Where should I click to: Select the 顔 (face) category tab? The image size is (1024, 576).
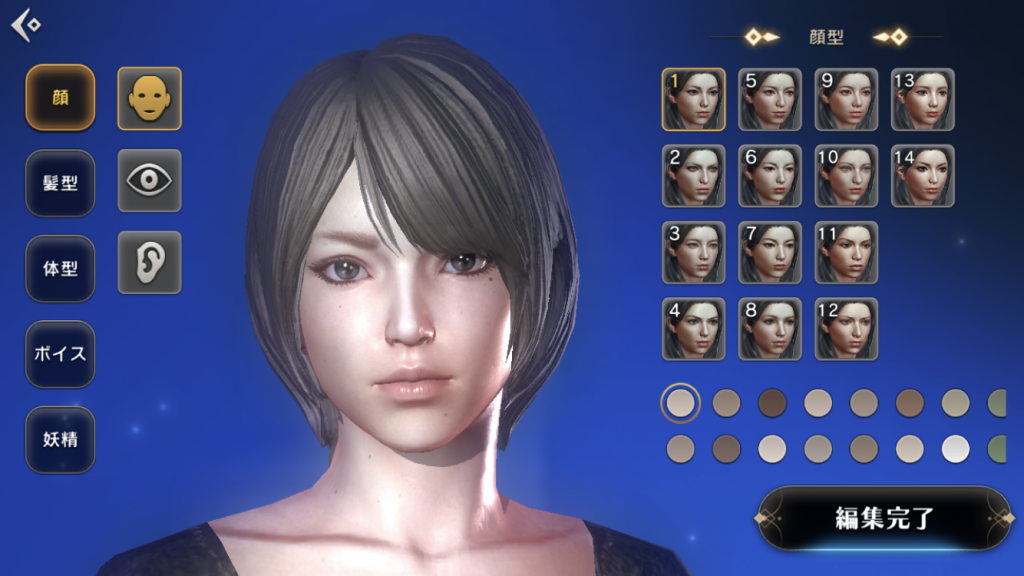coord(60,98)
